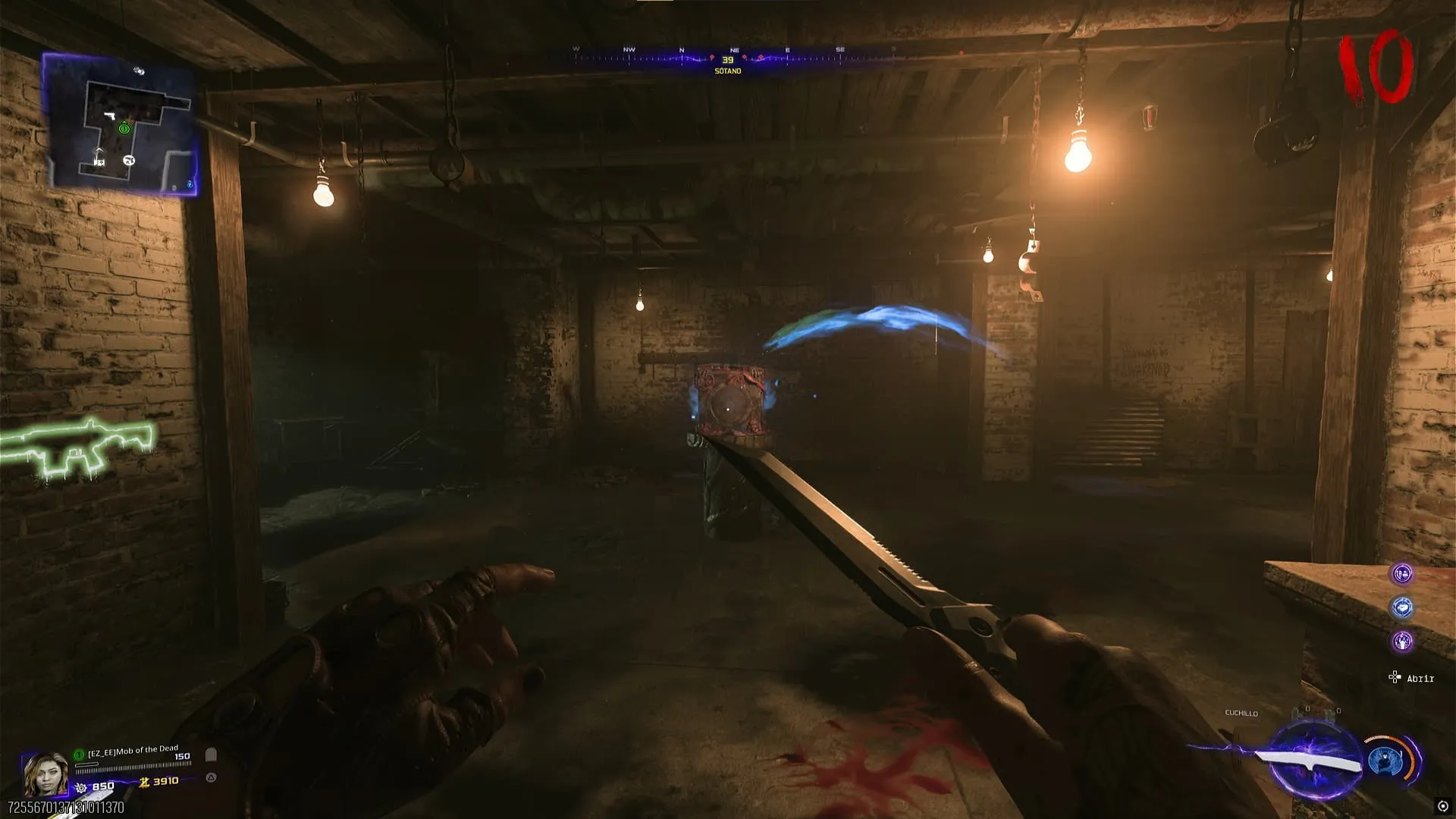Select the player character portrait
This screenshot has height=819, width=1456.
[45, 773]
